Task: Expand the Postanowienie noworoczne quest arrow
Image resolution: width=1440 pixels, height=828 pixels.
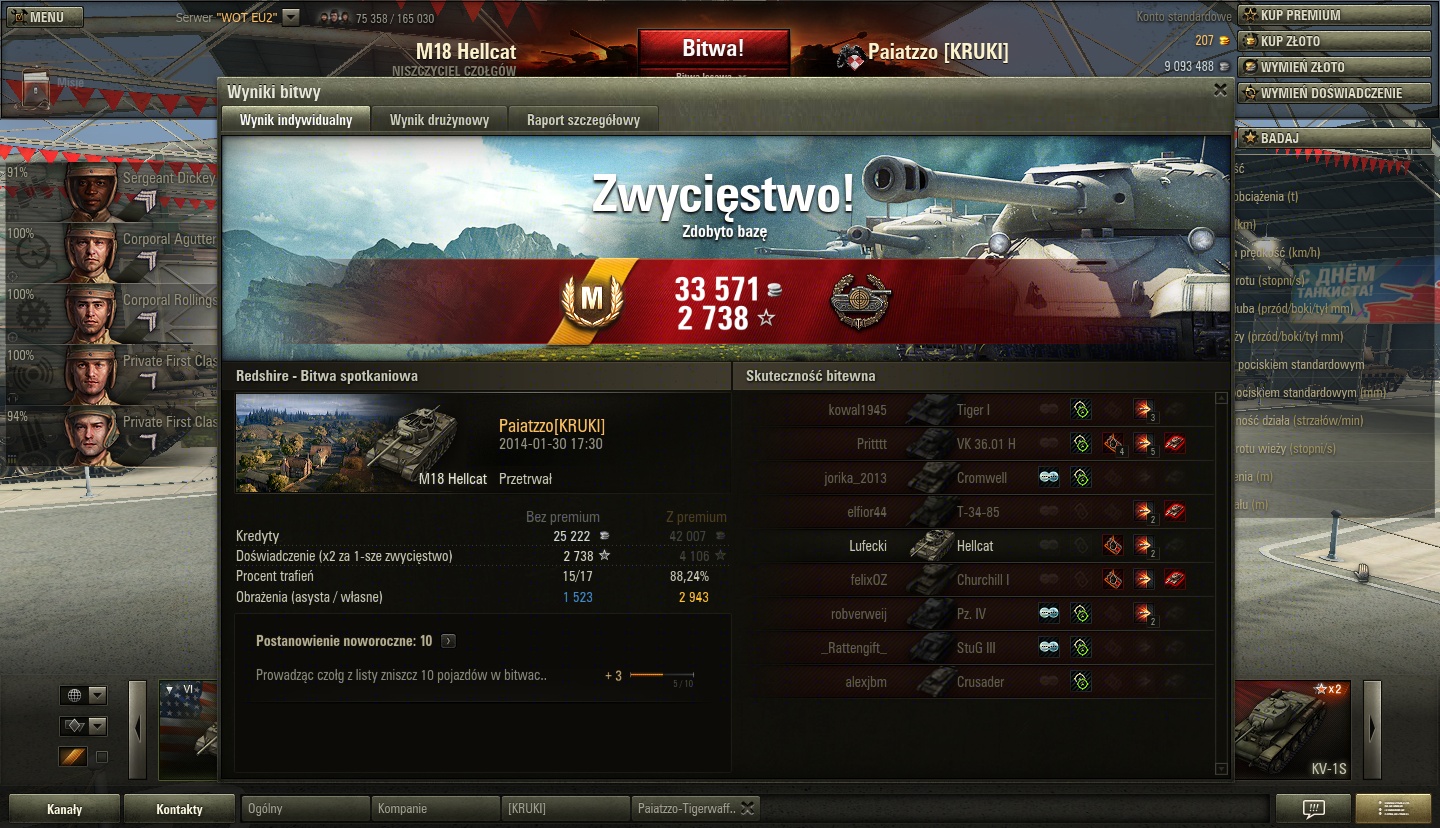Action: (x=448, y=641)
